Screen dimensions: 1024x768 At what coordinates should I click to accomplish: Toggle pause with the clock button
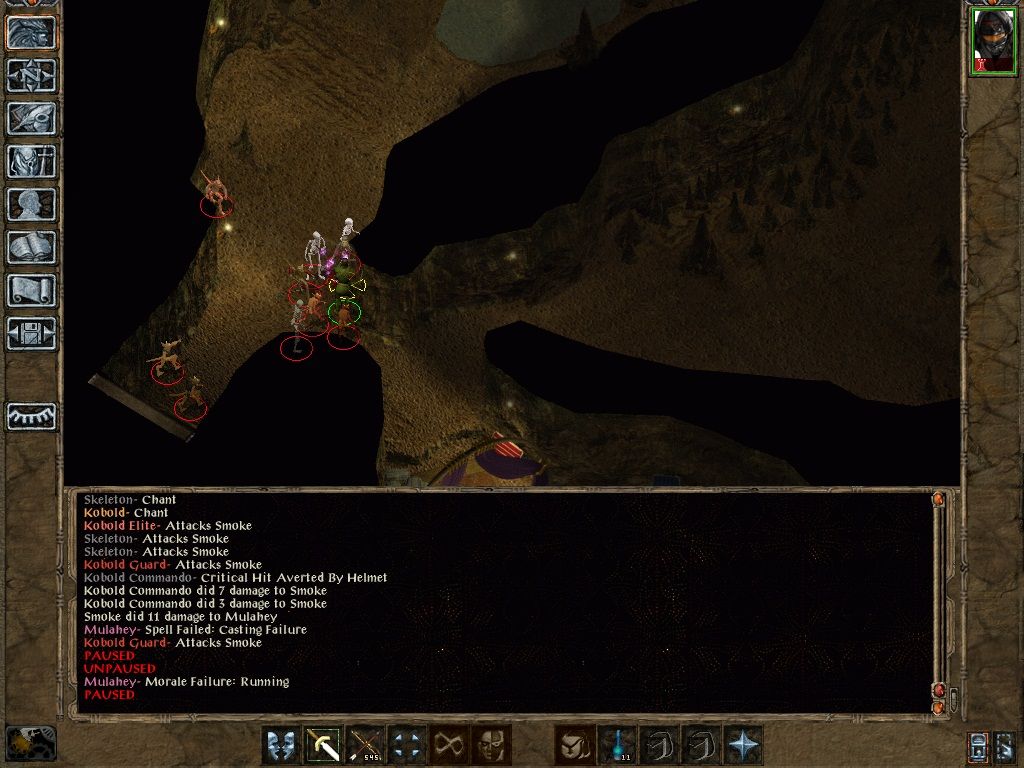point(31,743)
